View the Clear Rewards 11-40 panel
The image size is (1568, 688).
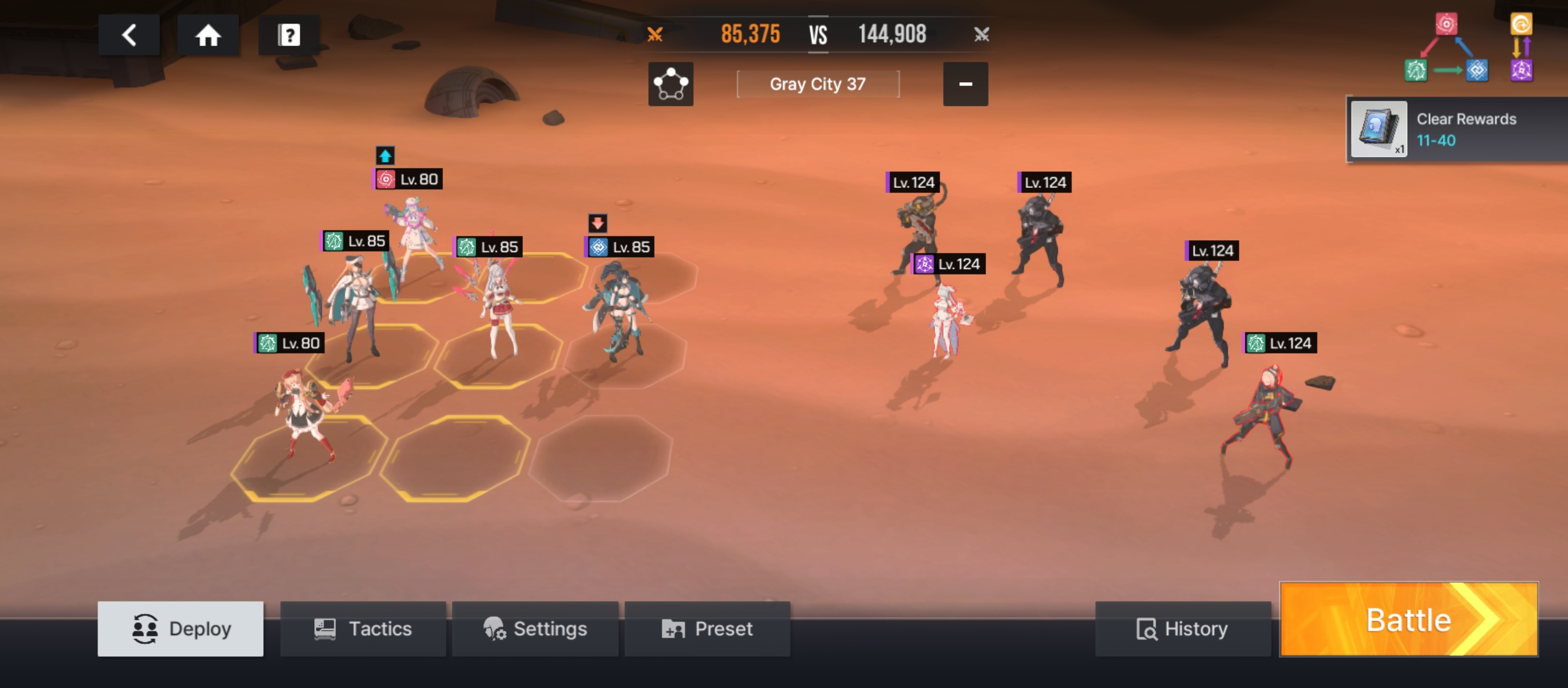coord(1456,129)
